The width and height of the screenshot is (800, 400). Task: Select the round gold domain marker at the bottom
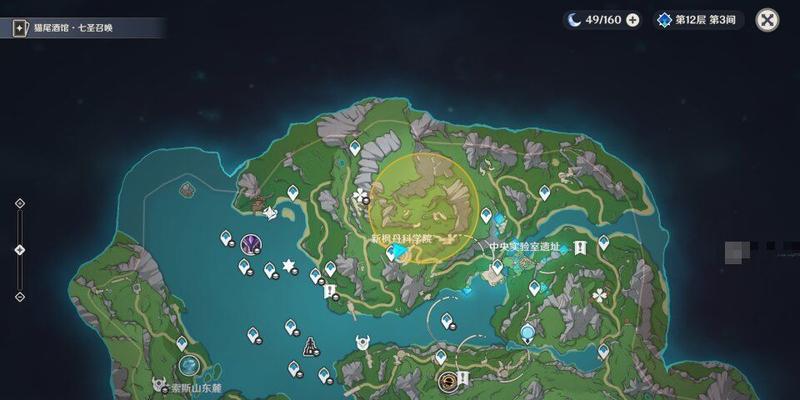point(447,380)
